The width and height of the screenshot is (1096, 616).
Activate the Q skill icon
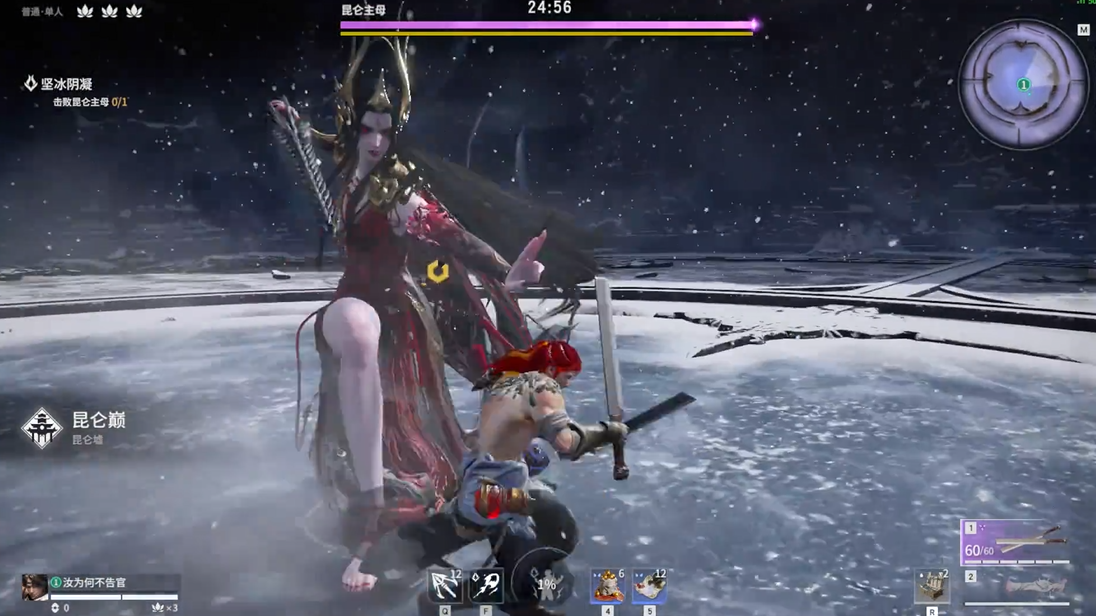point(444,586)
